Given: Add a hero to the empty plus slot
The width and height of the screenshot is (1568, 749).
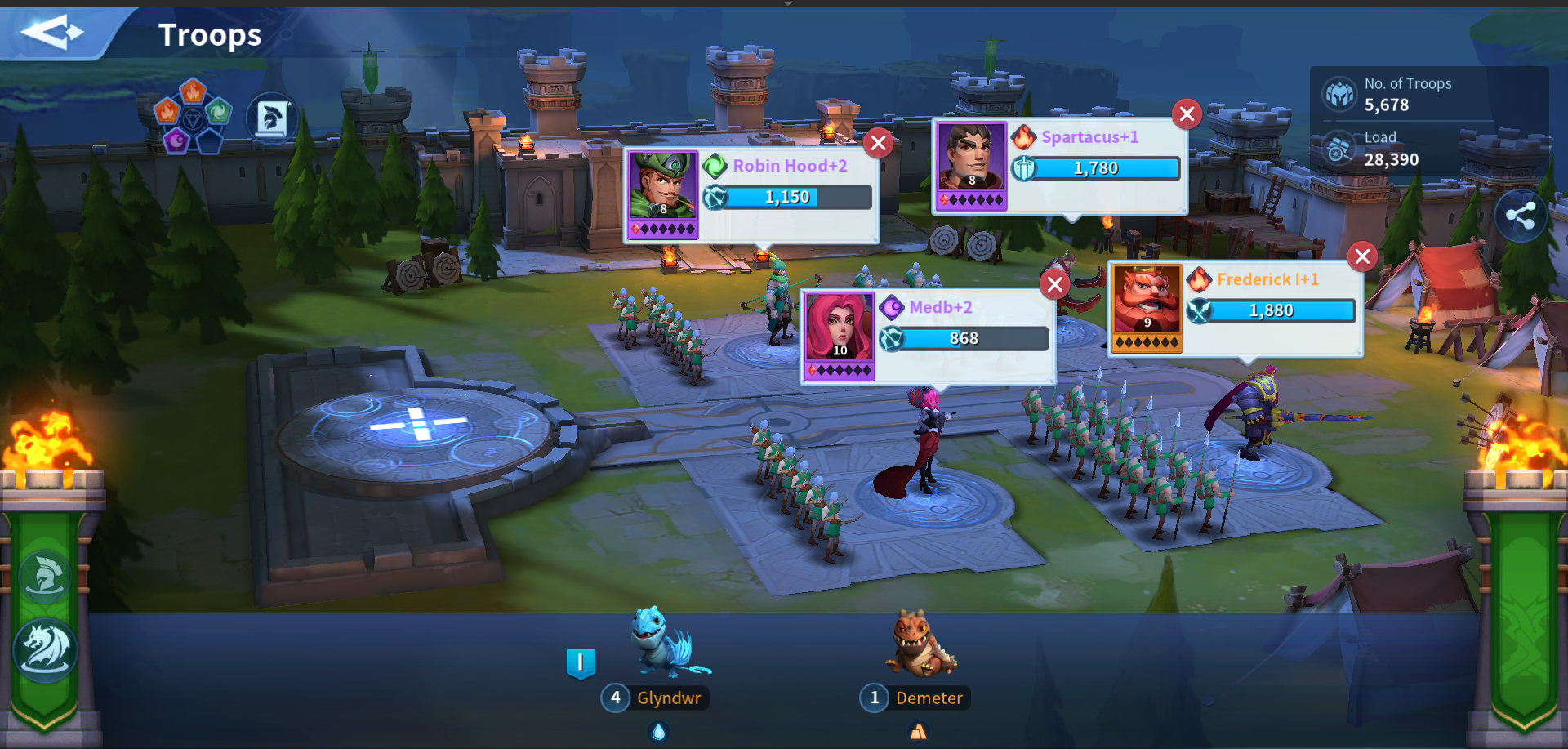Looking at the screenshot, I should pyautogui.click(x=418, y=423).
